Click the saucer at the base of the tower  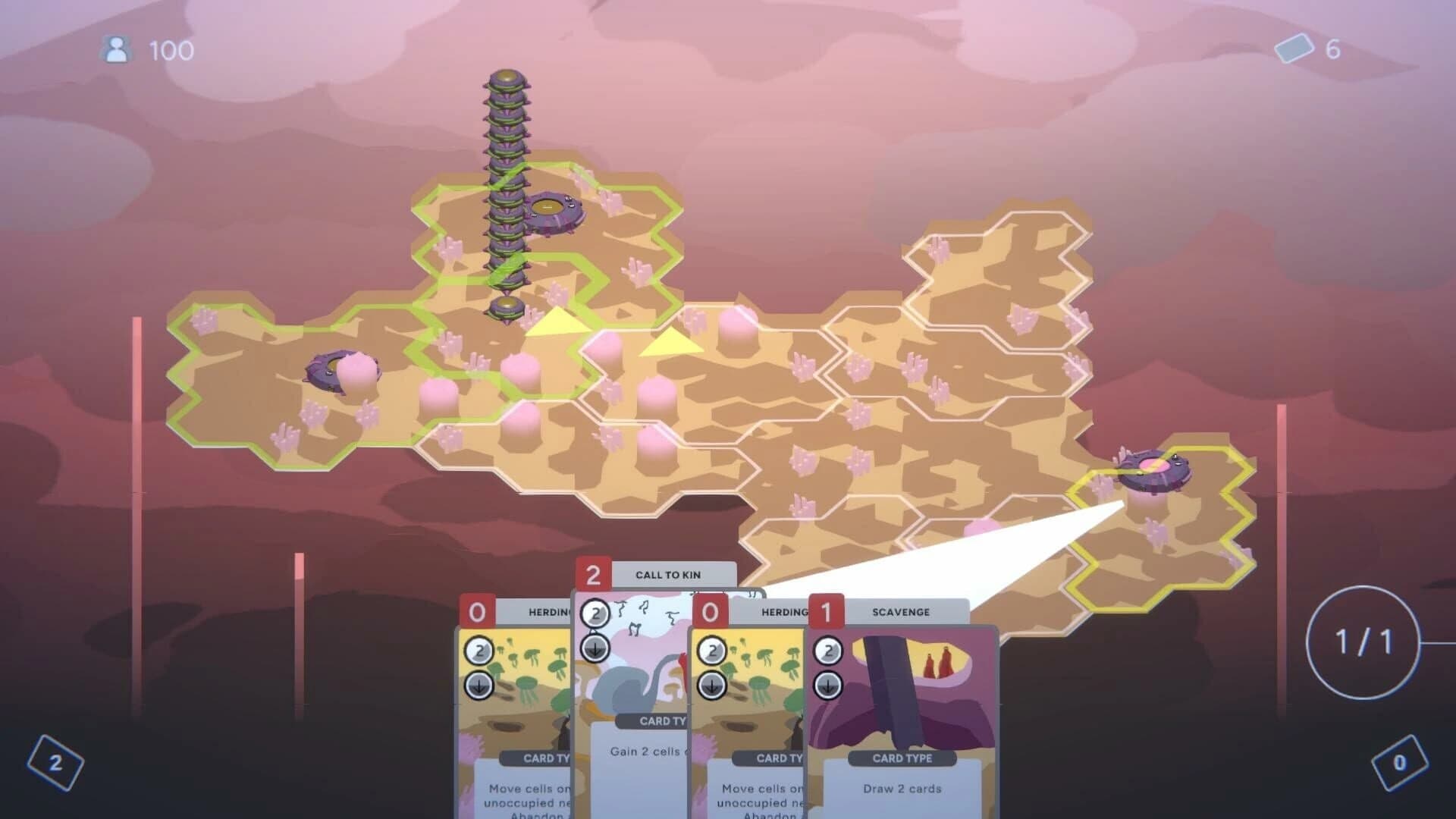(x=507, y=307)
